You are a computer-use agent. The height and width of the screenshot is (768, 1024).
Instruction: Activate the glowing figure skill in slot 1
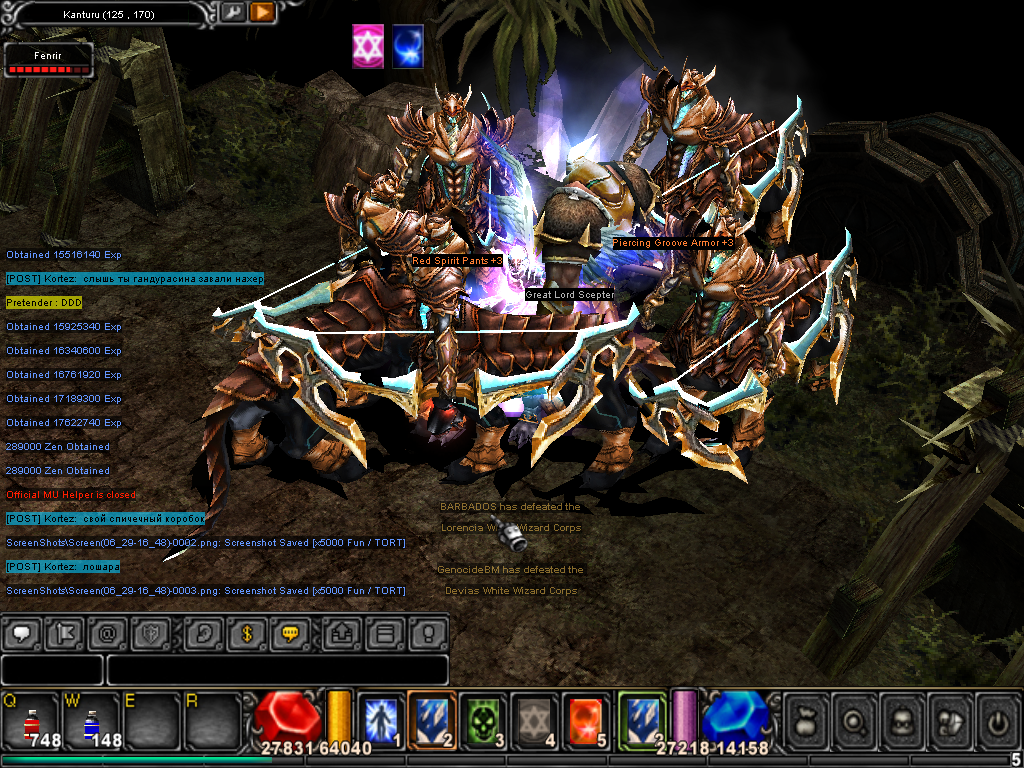tap(381, 718)
